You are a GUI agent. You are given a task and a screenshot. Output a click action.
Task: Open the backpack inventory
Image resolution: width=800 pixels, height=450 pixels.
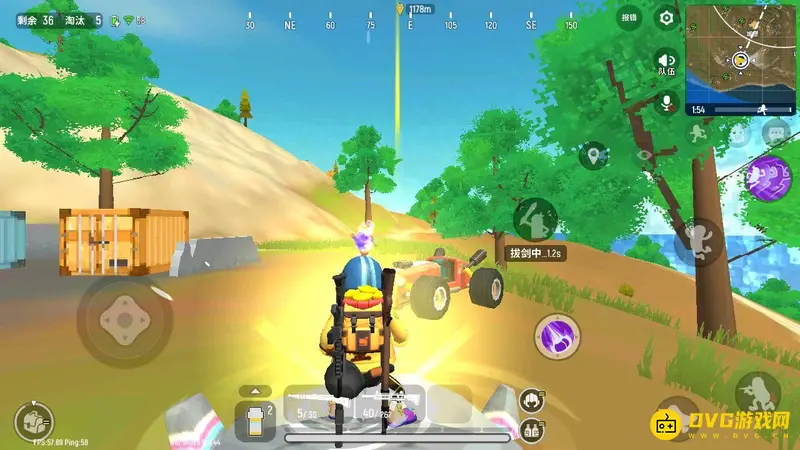pos(34,422)
